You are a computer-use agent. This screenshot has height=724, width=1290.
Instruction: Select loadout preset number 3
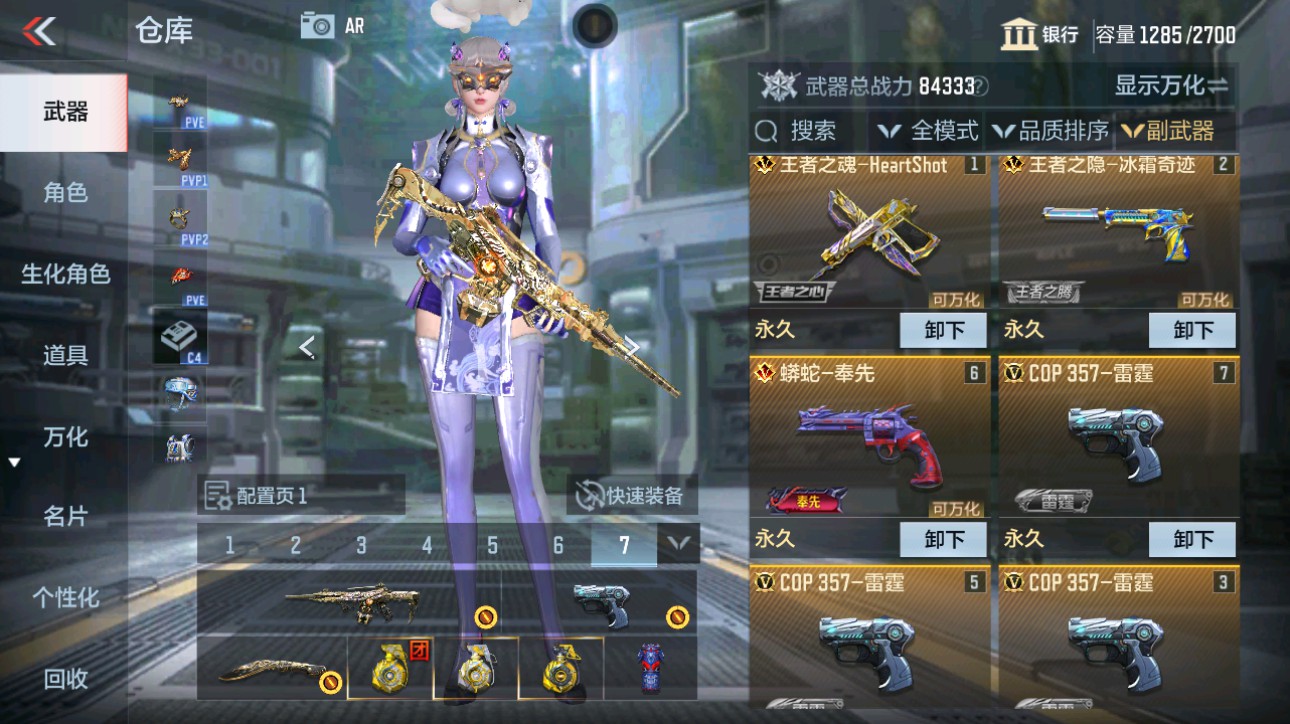[360, 546]
